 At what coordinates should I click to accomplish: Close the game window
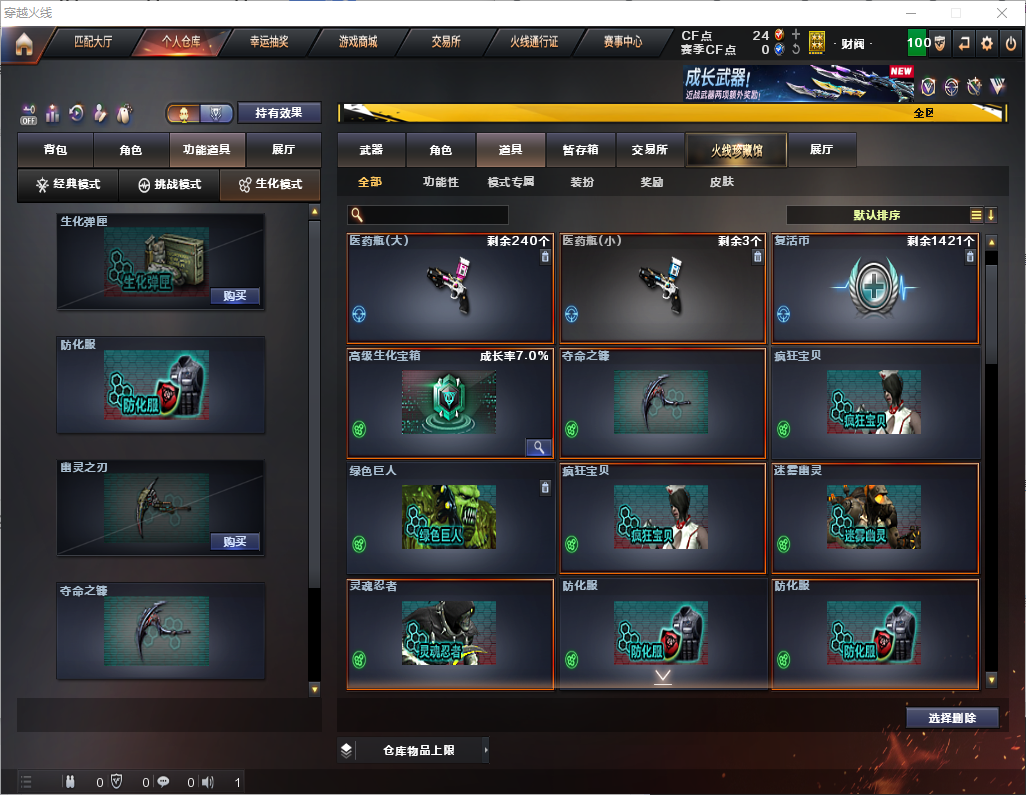tap(1001, 13)
